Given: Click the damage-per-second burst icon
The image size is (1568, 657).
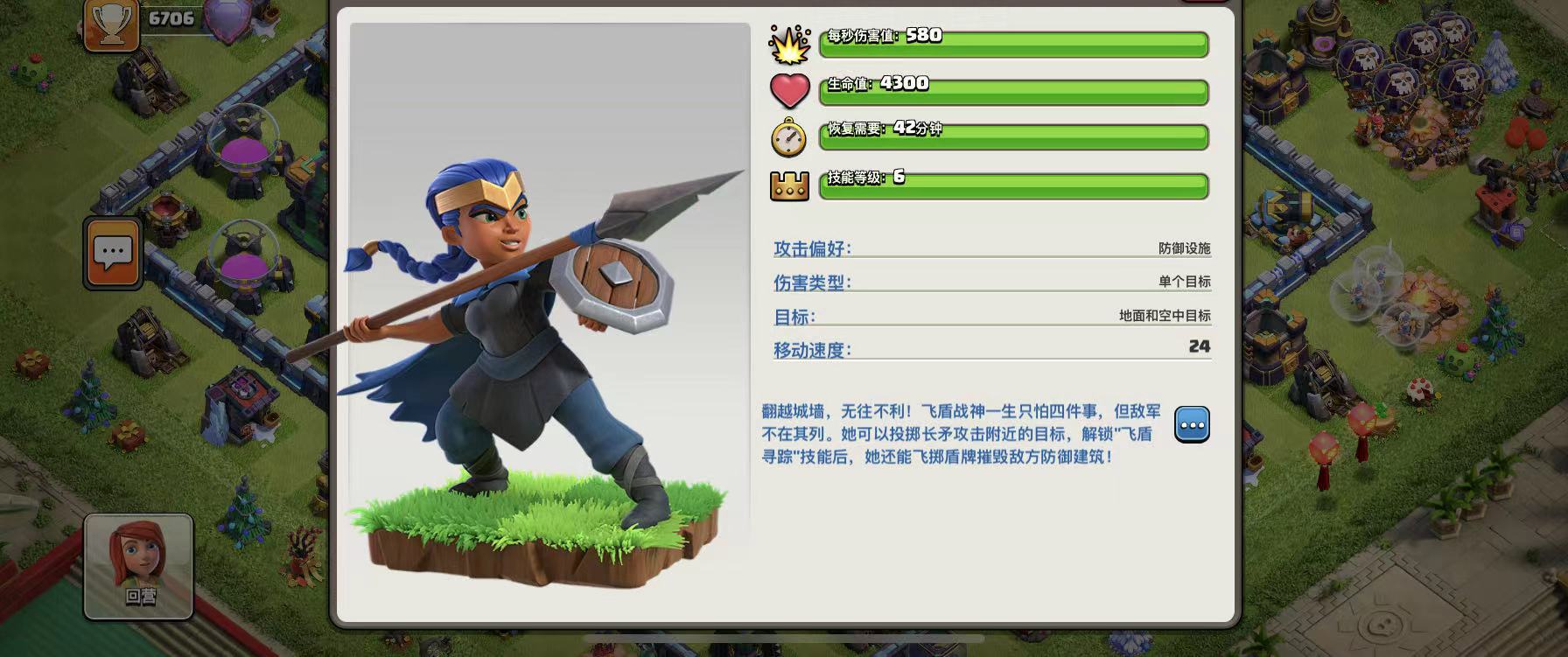Looking at the screenshot, I should pos(788,42).
